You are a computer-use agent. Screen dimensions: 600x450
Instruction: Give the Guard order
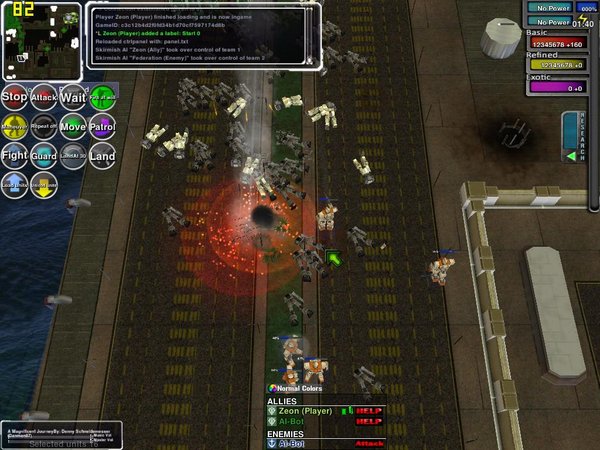pos(43,156)
